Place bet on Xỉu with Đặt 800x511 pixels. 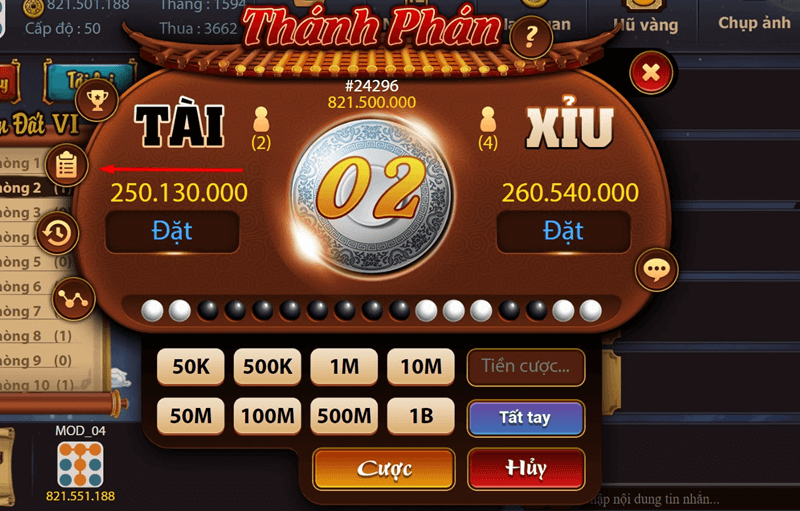point(563,232)
